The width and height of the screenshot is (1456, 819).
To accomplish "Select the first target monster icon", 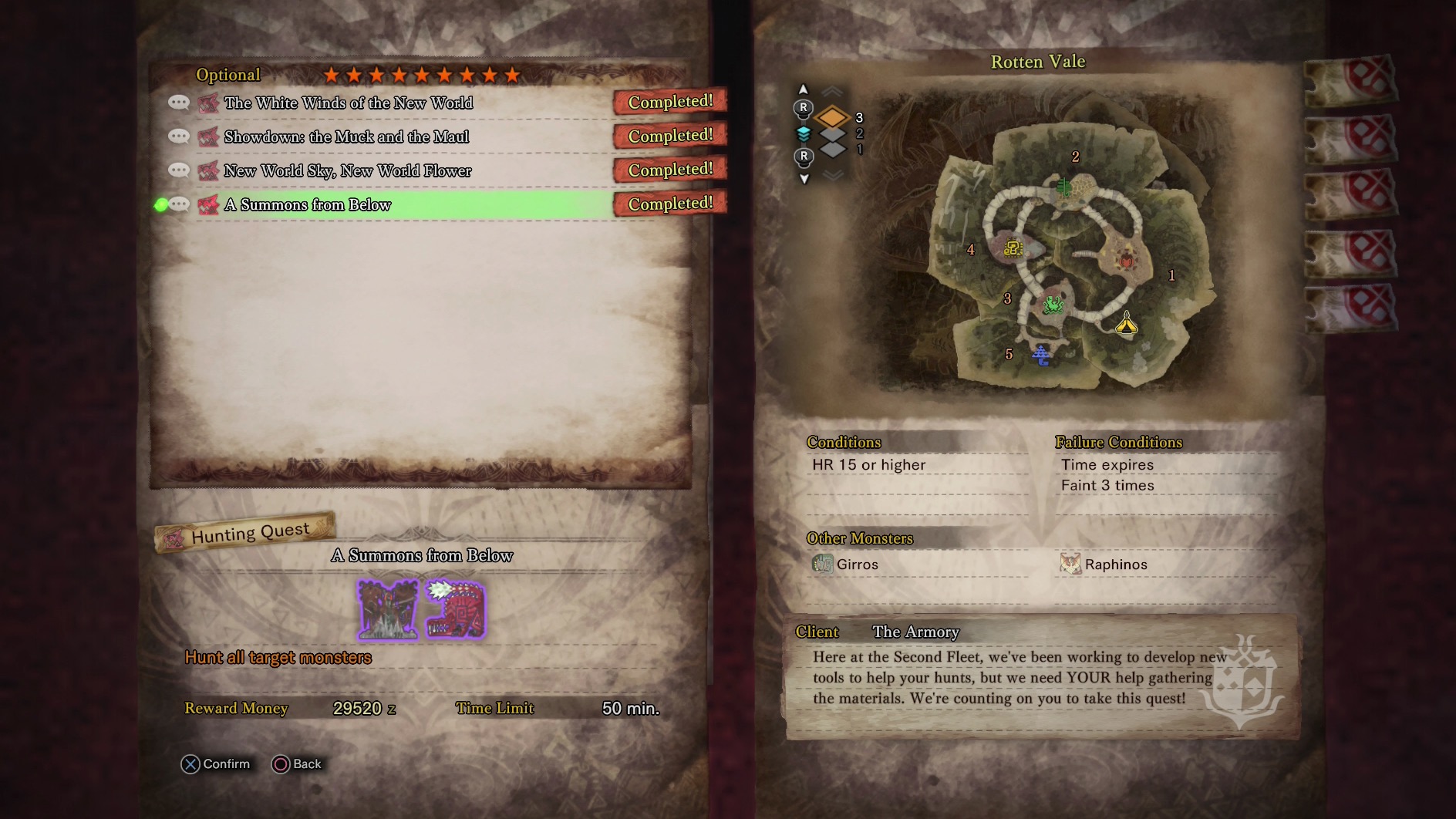I will [388, 610].
